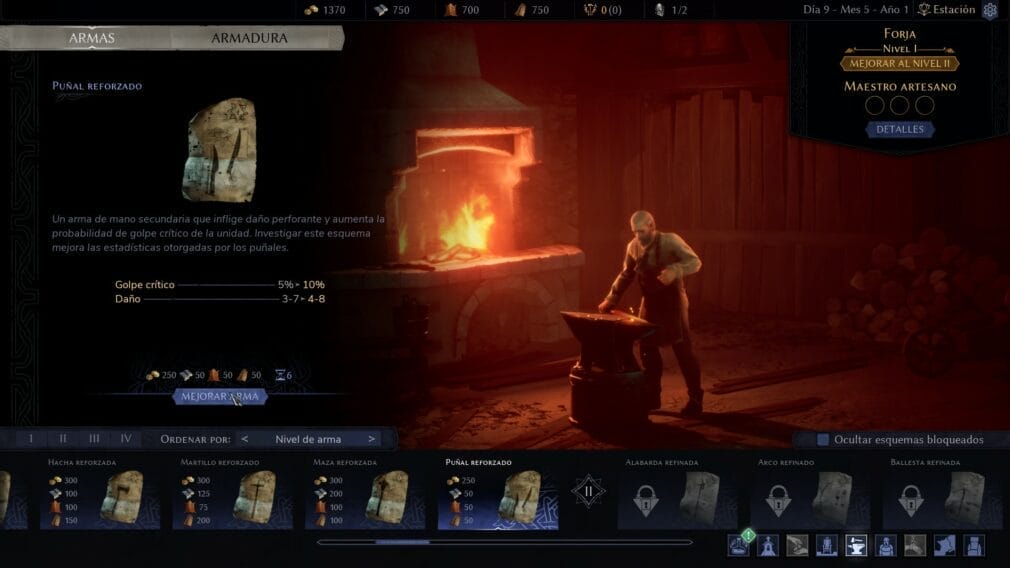Toggle Ocultar esquemas bloqueados checkbox
Screen dimensions: 1010x568
pyautogui.click(x=823, y=439)
